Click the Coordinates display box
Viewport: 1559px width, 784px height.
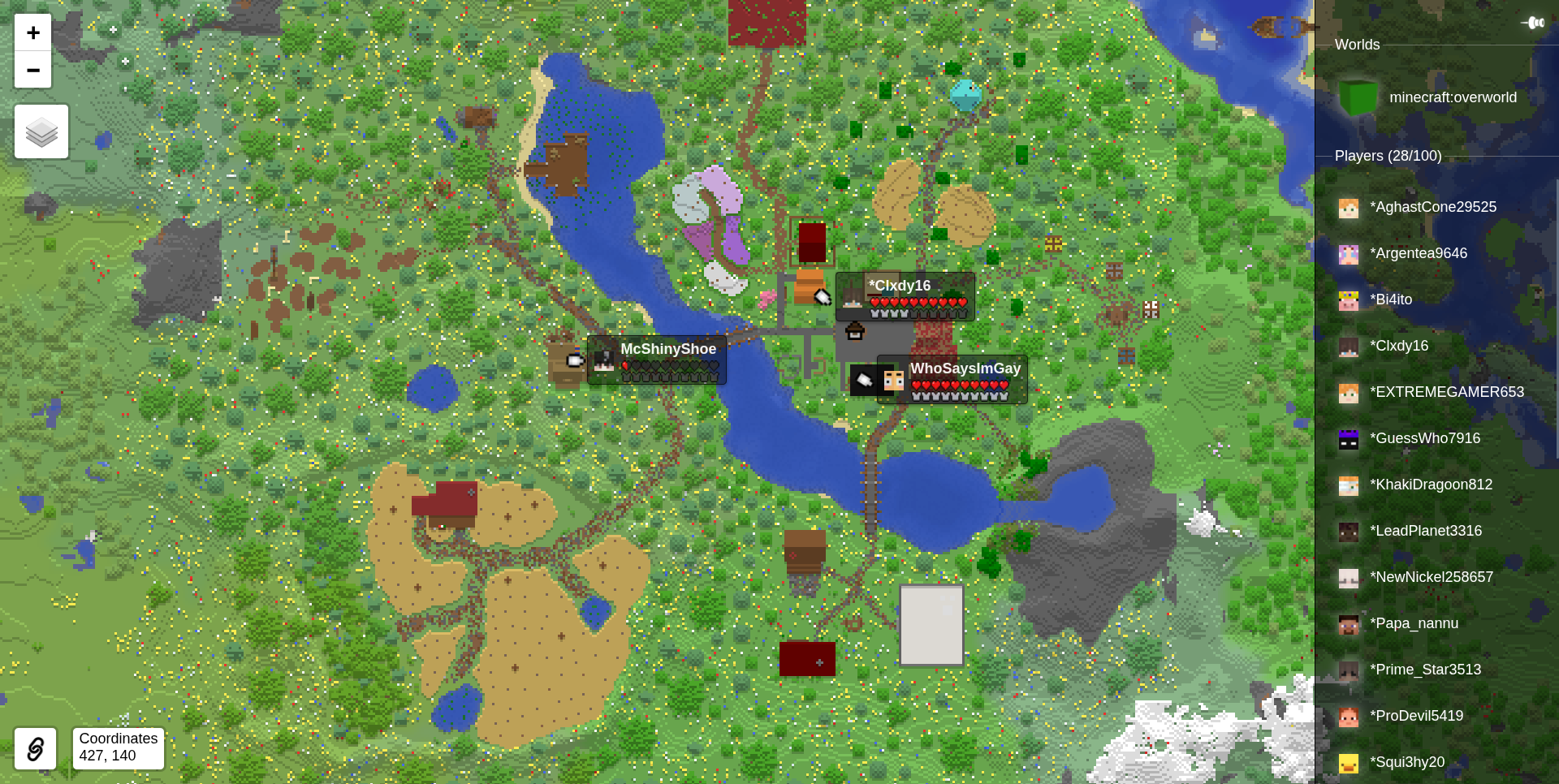tap(117, 747)
